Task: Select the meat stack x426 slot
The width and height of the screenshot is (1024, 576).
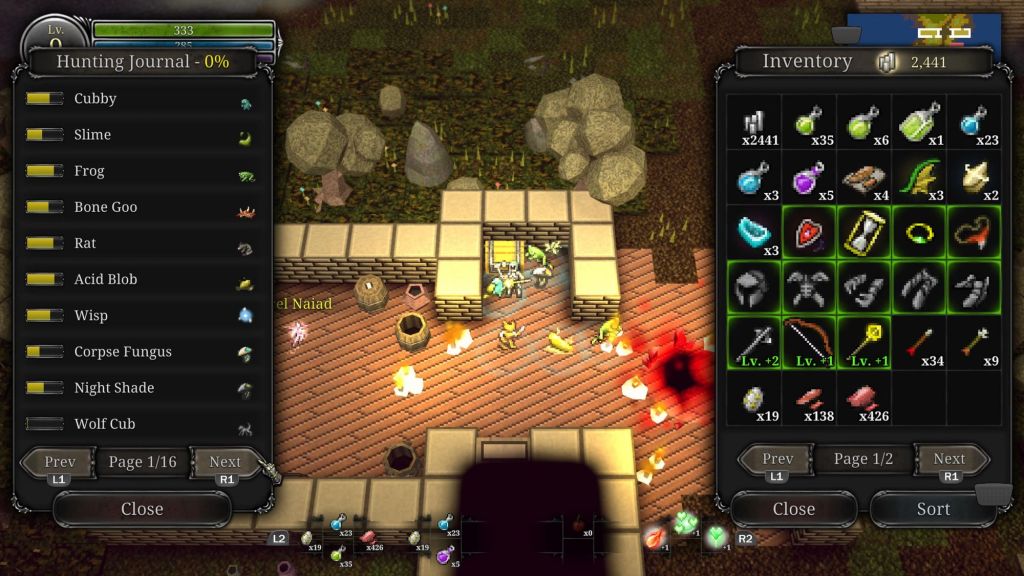Action: [x=863, y=399]
